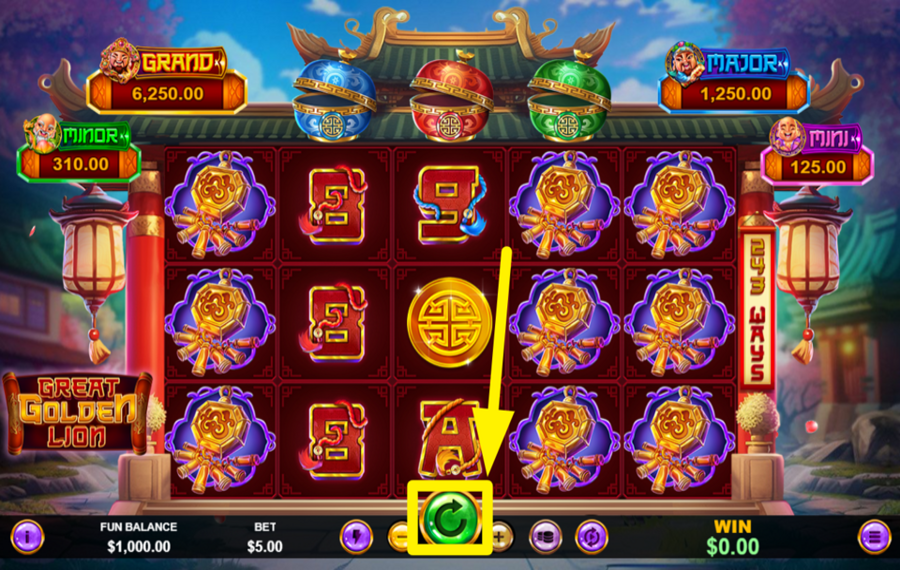Viewport: 900px width, 570px height.
Task: Decrease the bet with the minus button
Action: [400, 537]
